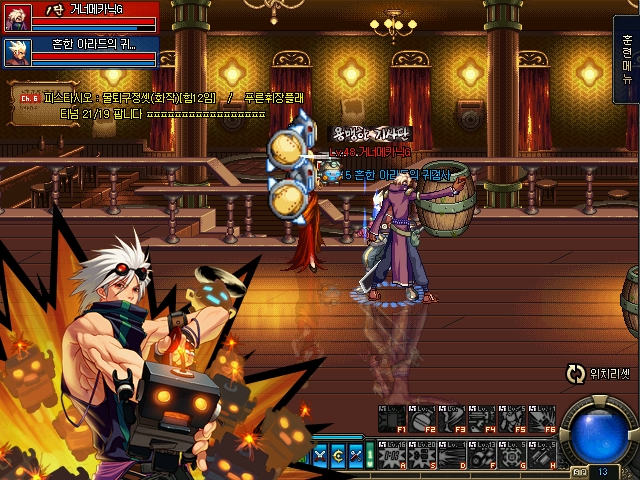Select the skill on slot H
The image size is (640, 480).
tap(542, 453)
